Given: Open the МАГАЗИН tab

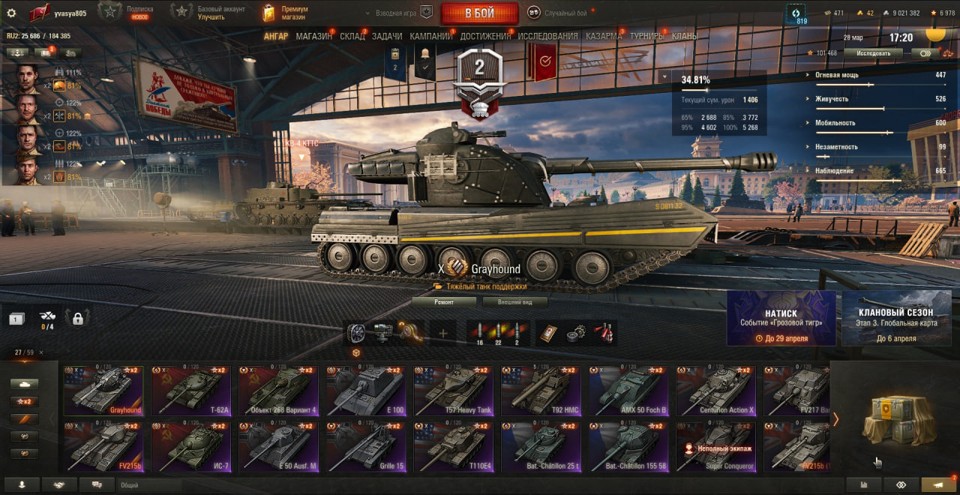Looking at the screenshot, I should (x=314, y=37).
